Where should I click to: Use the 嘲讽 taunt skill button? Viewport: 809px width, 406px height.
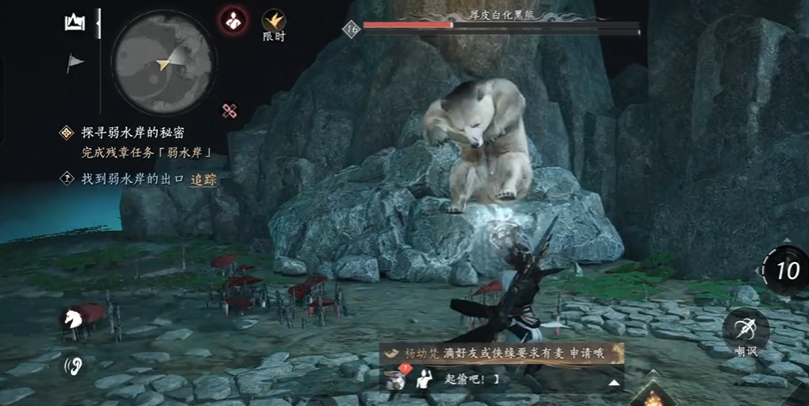746,330
